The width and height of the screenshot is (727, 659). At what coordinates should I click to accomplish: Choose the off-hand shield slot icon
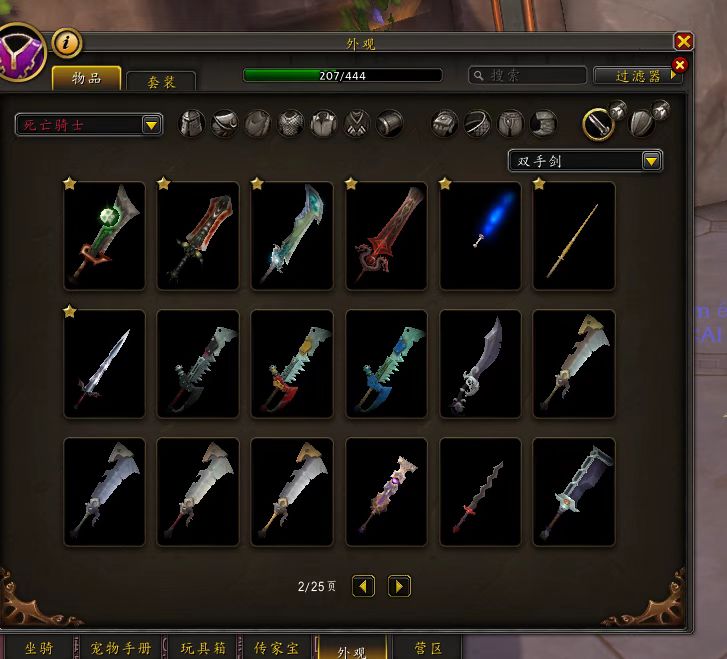(642, 123)
